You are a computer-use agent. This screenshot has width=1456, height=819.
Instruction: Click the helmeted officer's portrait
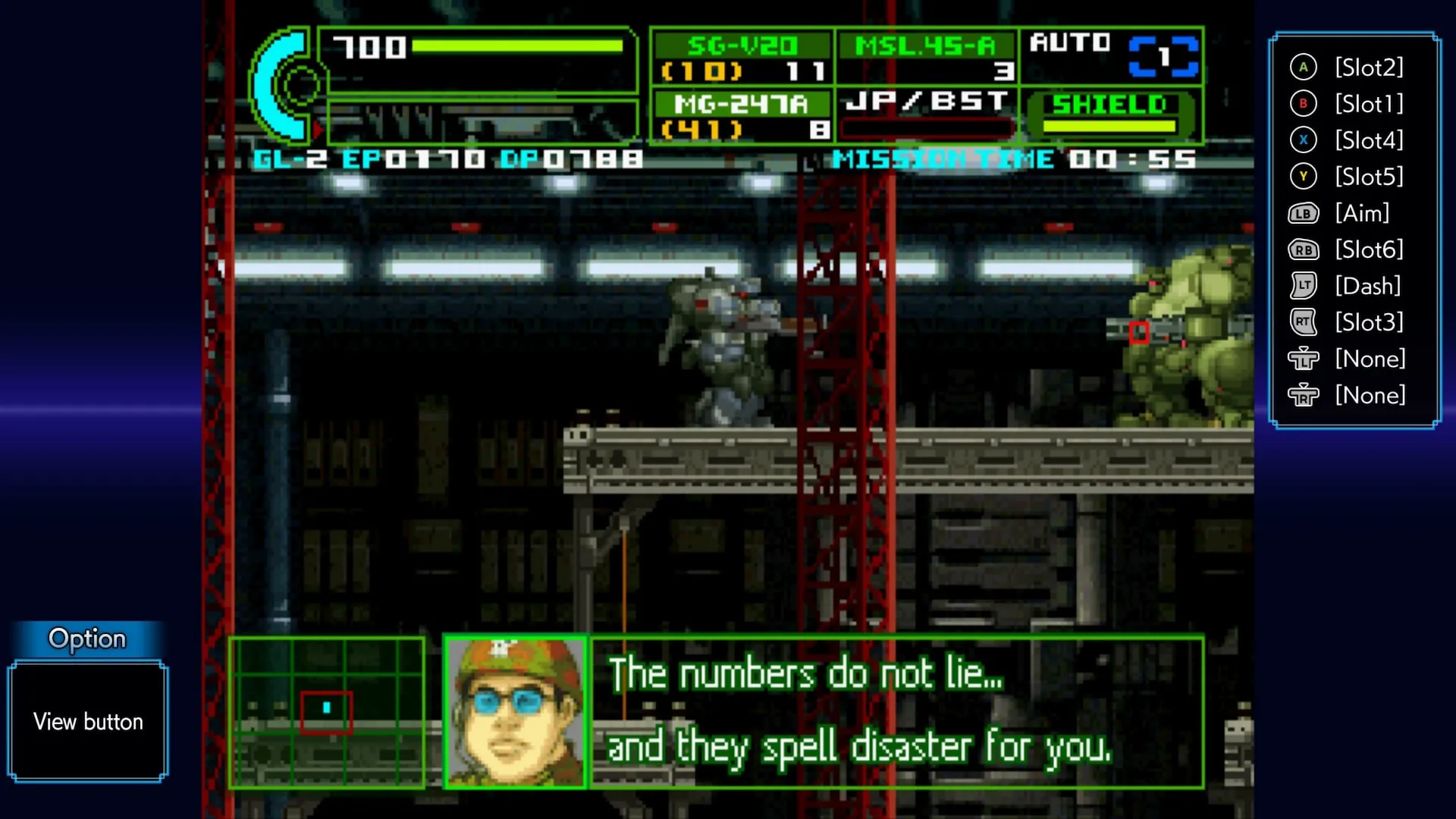[515, 712]
